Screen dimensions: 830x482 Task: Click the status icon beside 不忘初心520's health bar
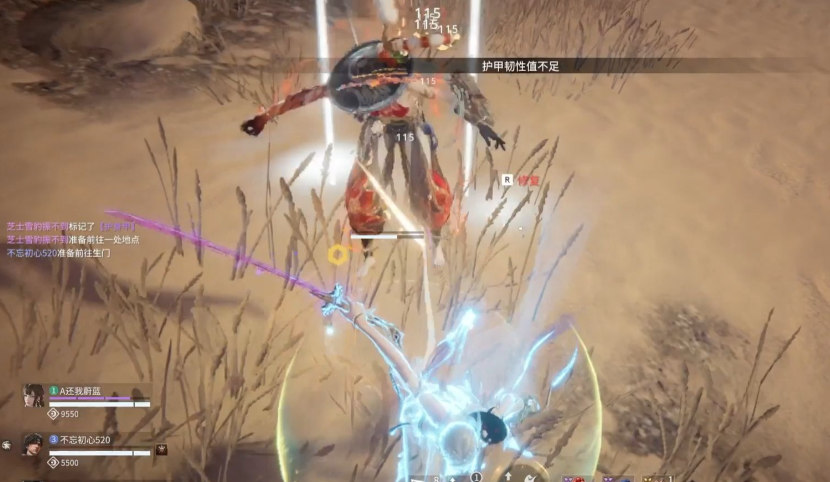[x=161, y=451]
